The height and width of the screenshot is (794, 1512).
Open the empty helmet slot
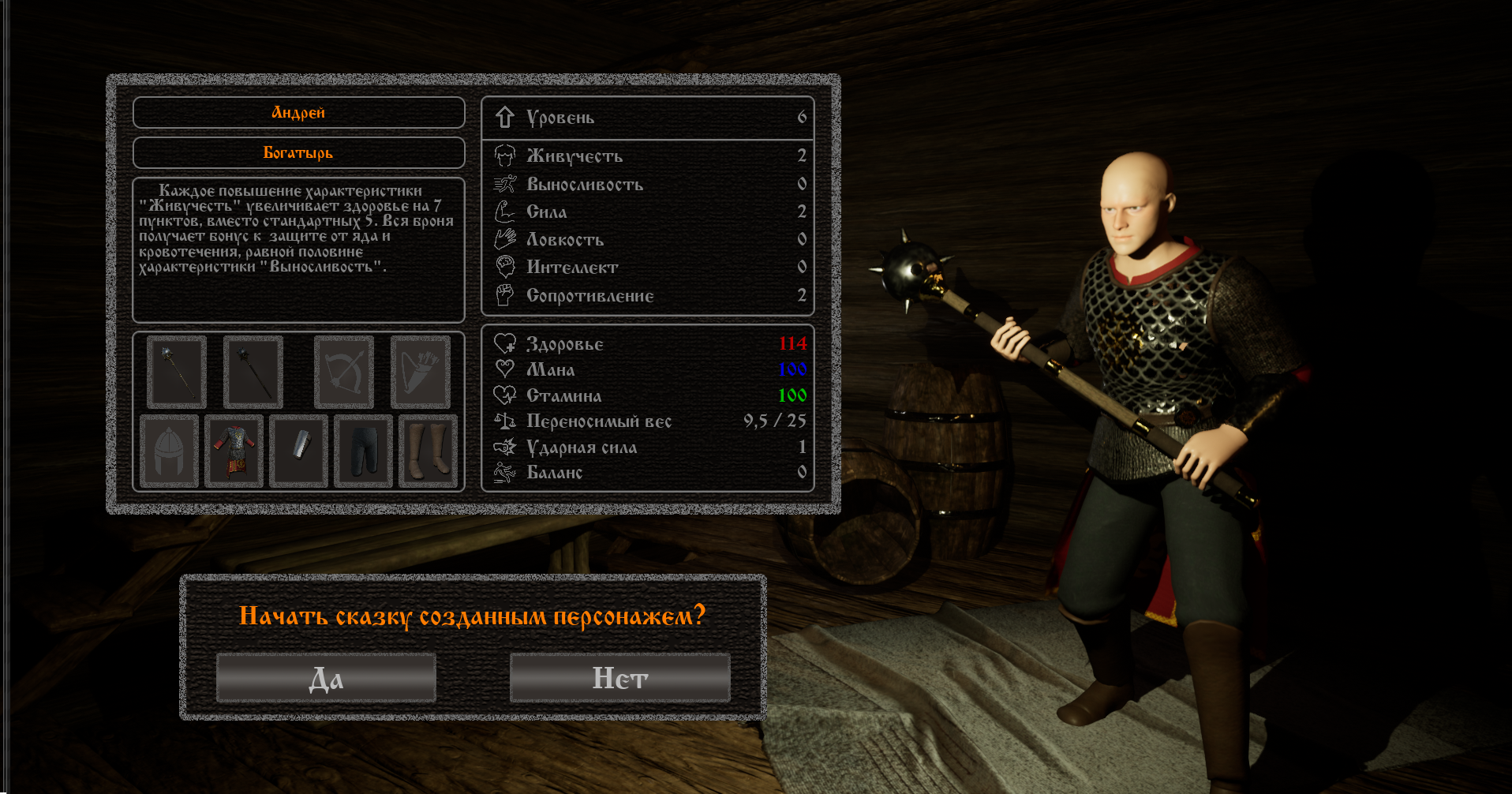(x=169, y=451)
